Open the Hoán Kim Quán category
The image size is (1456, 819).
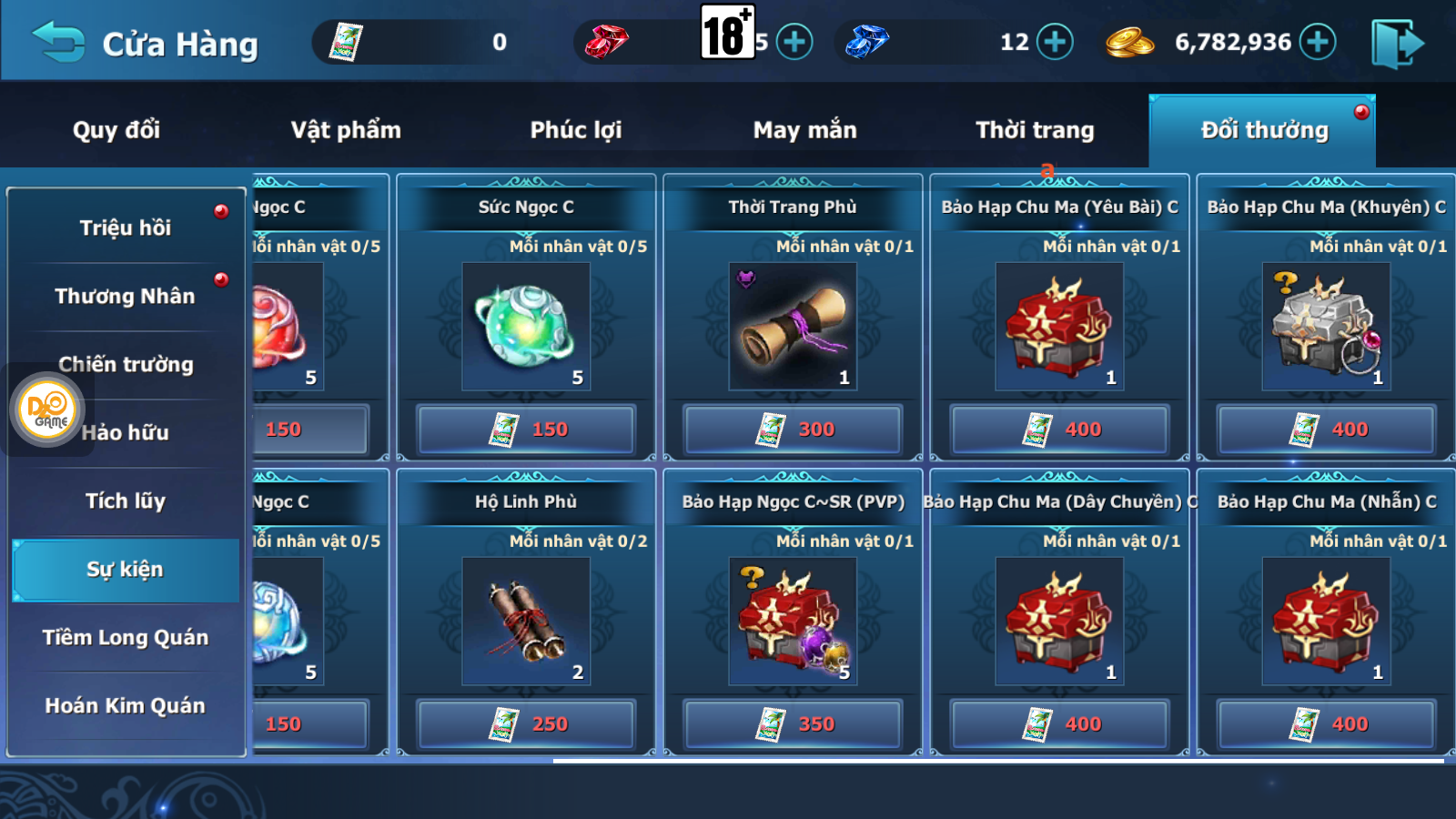click(x=126, y=705)
